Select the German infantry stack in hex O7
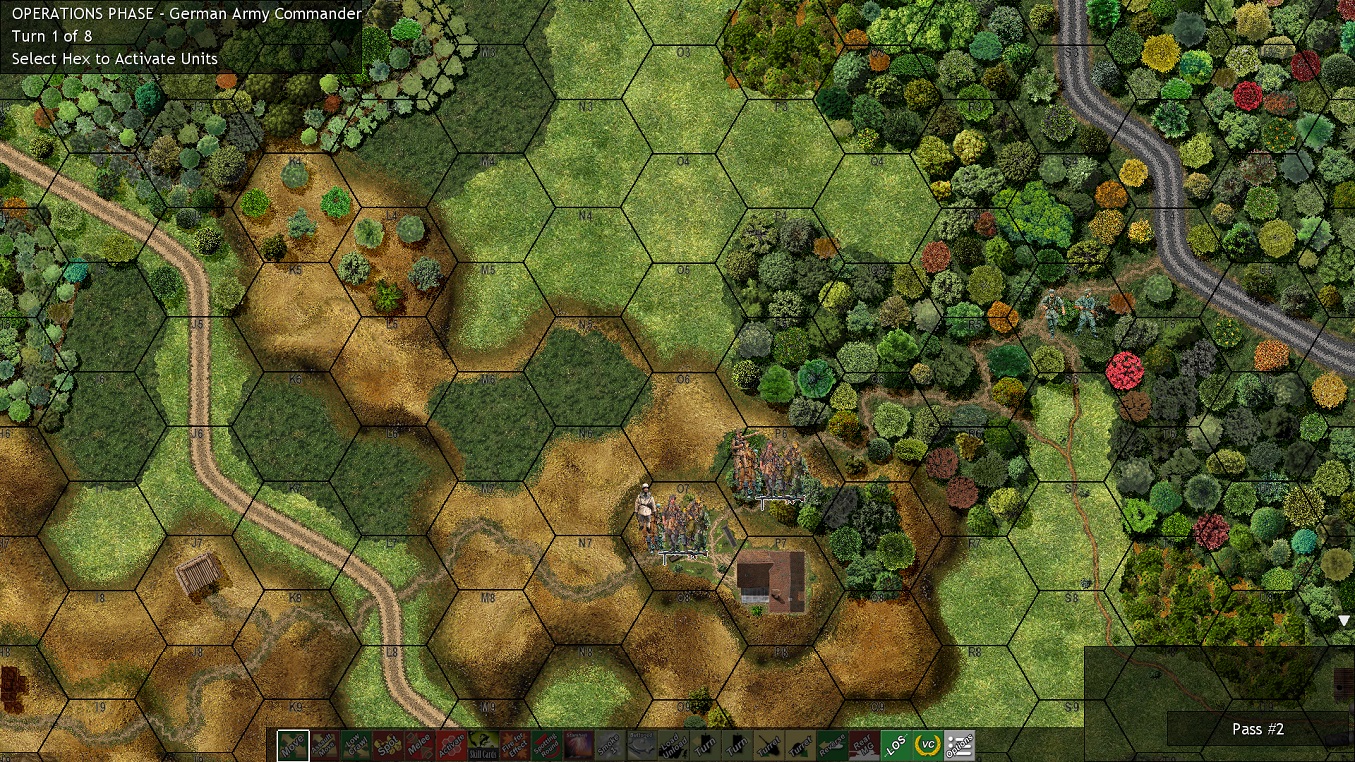 [x=678, y=520]
